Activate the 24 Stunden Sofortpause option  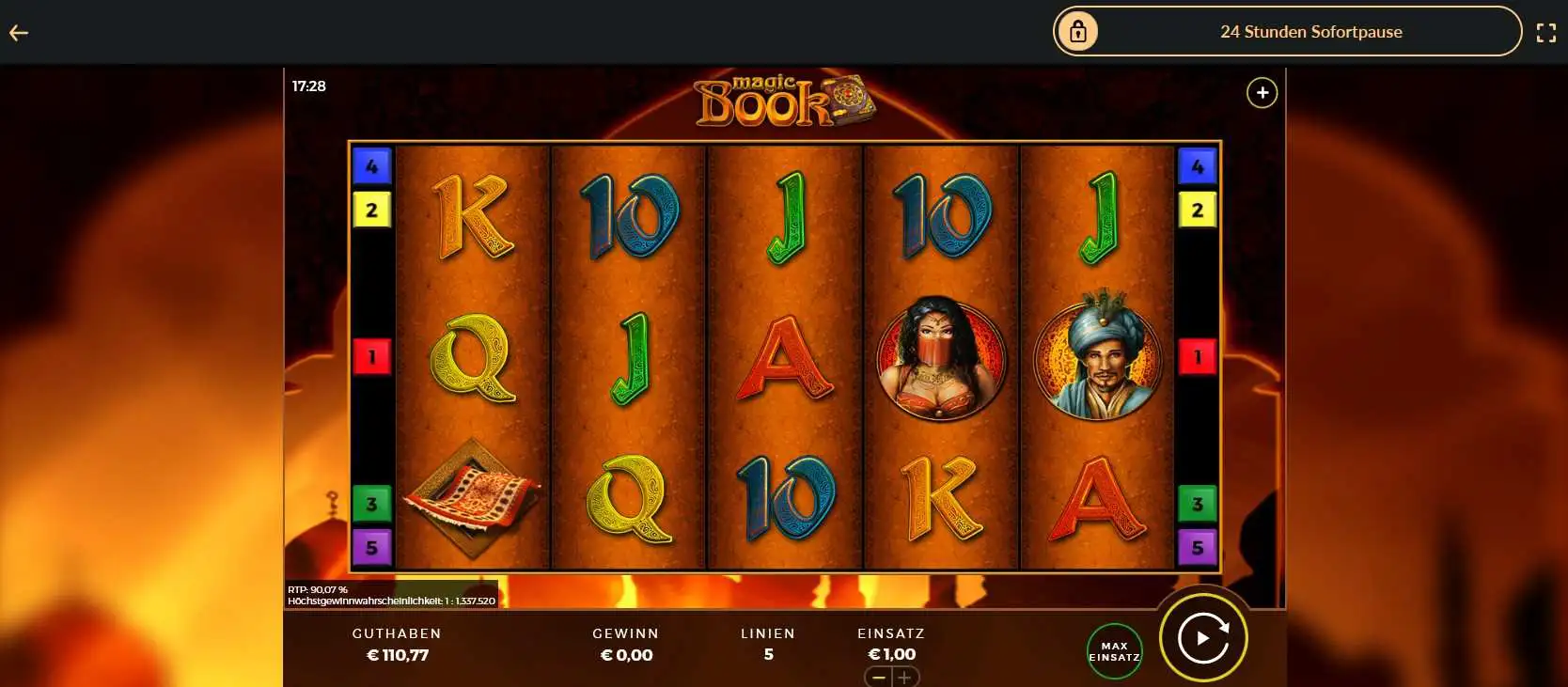pyautogui.click(x=1310, y=31)
